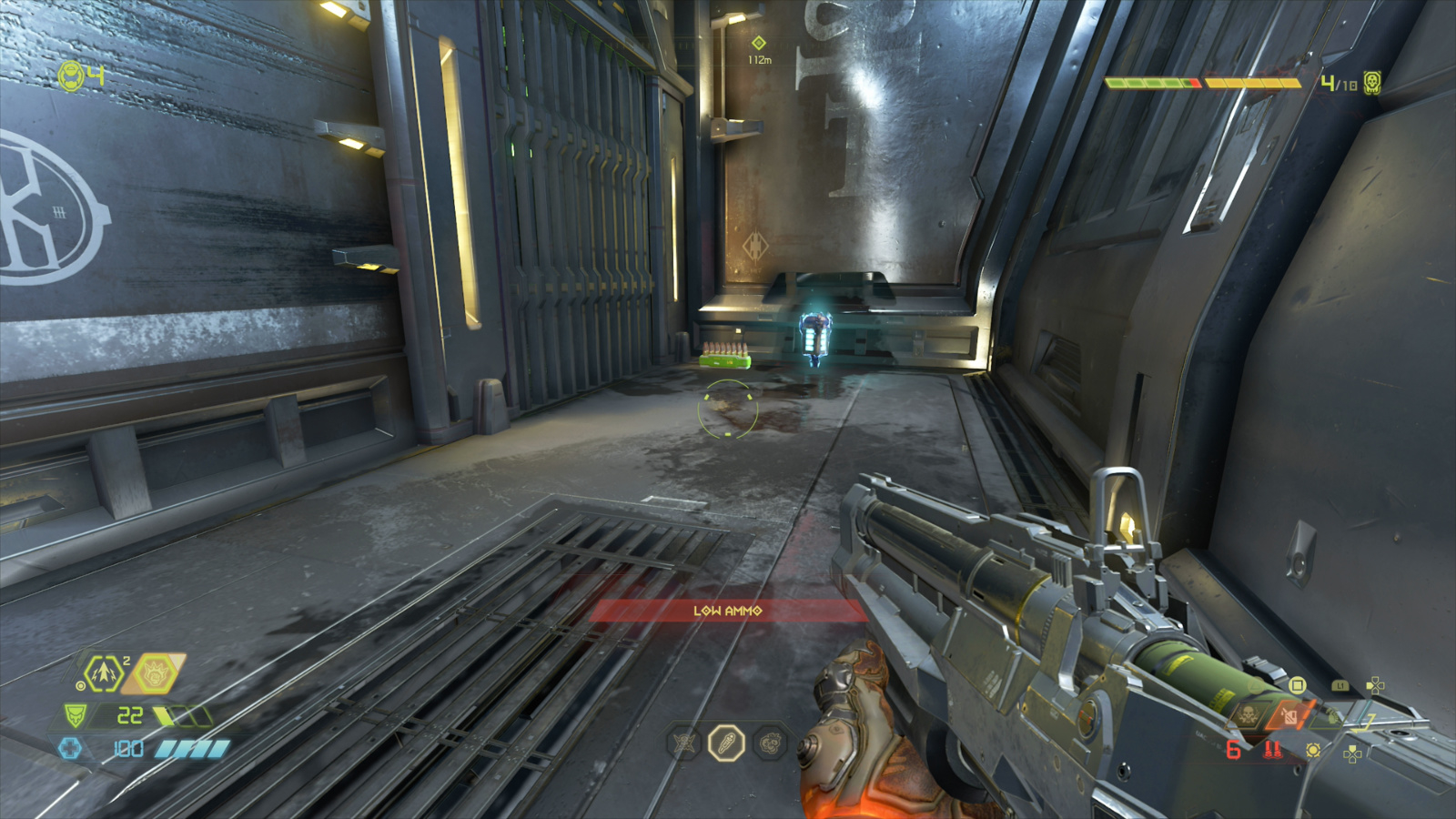This screenshot has height=819, width=1456.
Task: Toggle the Square button prompt on the weapon
Action: (1298, 685)
